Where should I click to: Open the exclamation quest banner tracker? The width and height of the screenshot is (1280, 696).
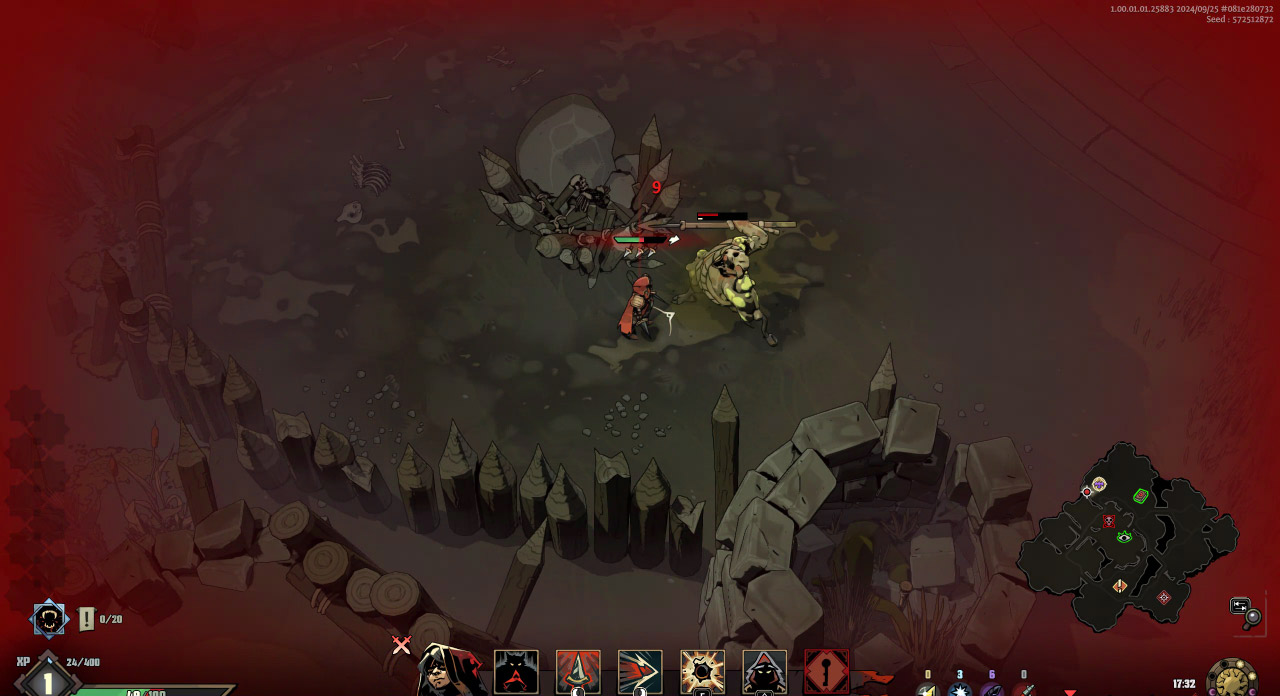click(x=87, y=619)
